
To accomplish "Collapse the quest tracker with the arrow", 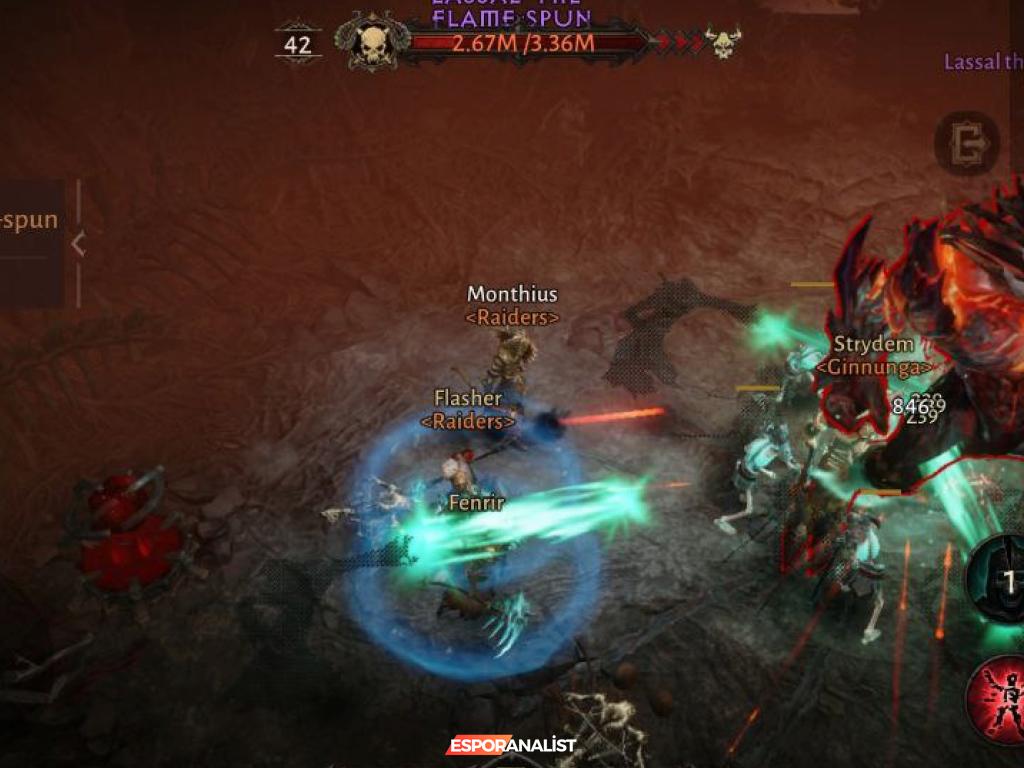I will [78, 243].
